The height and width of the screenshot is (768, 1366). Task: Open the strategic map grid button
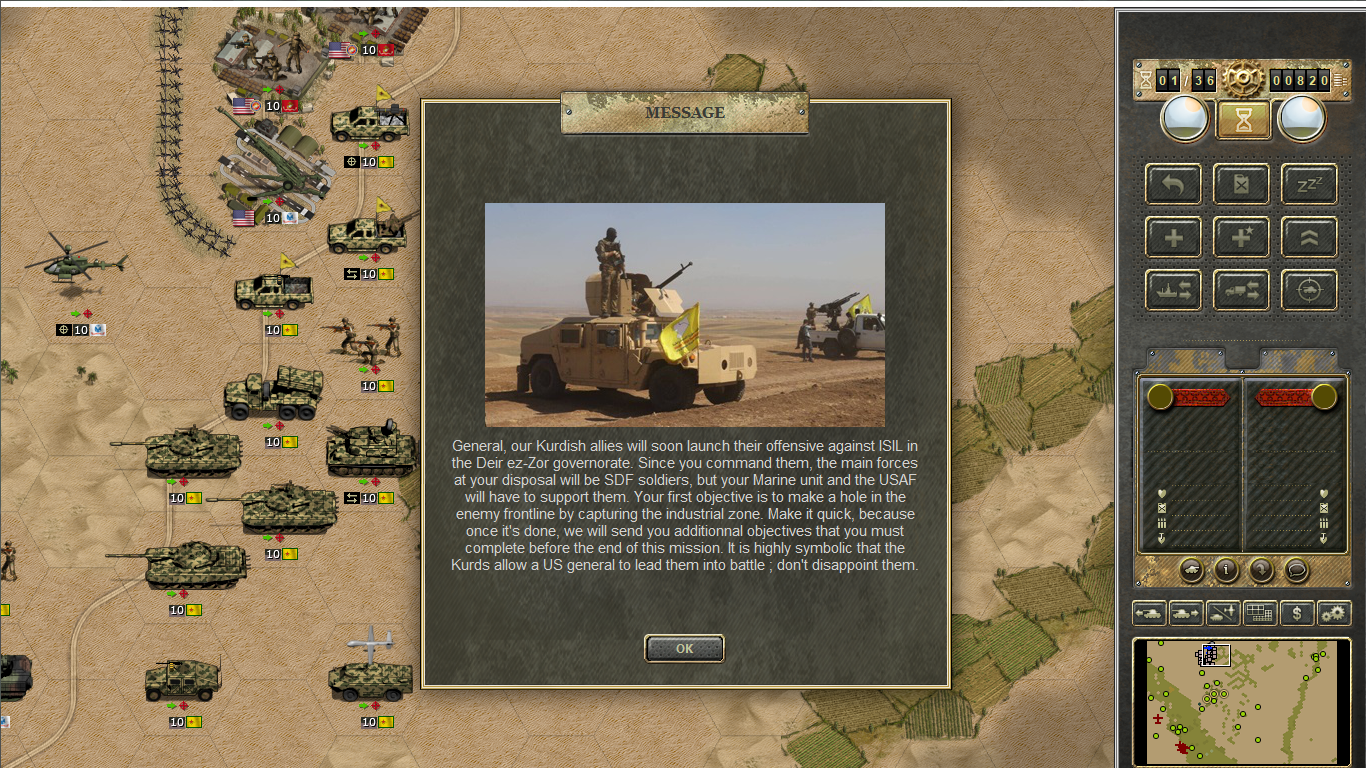point(1260,613)
